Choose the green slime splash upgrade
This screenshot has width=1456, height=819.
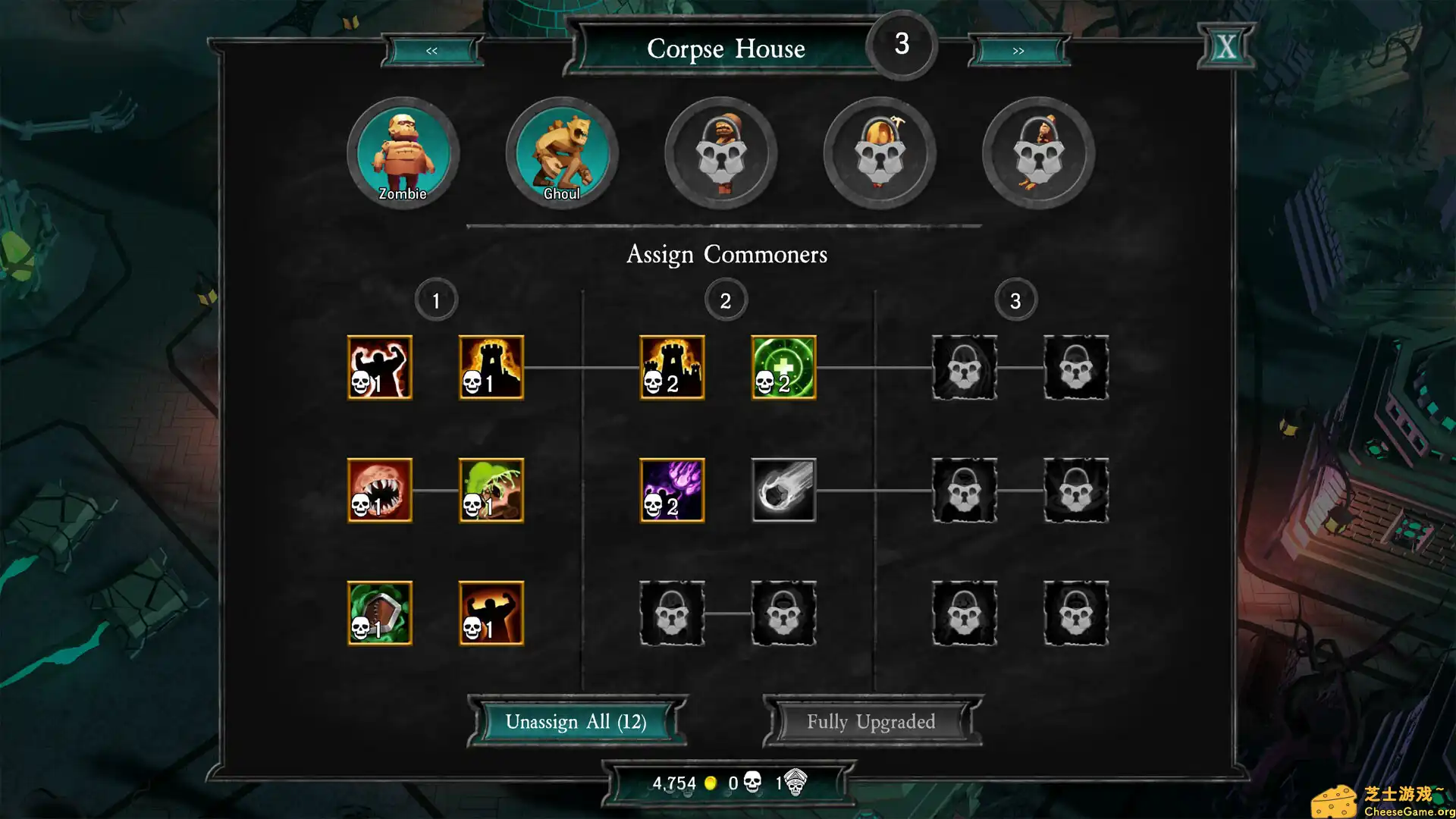point(491,491)
